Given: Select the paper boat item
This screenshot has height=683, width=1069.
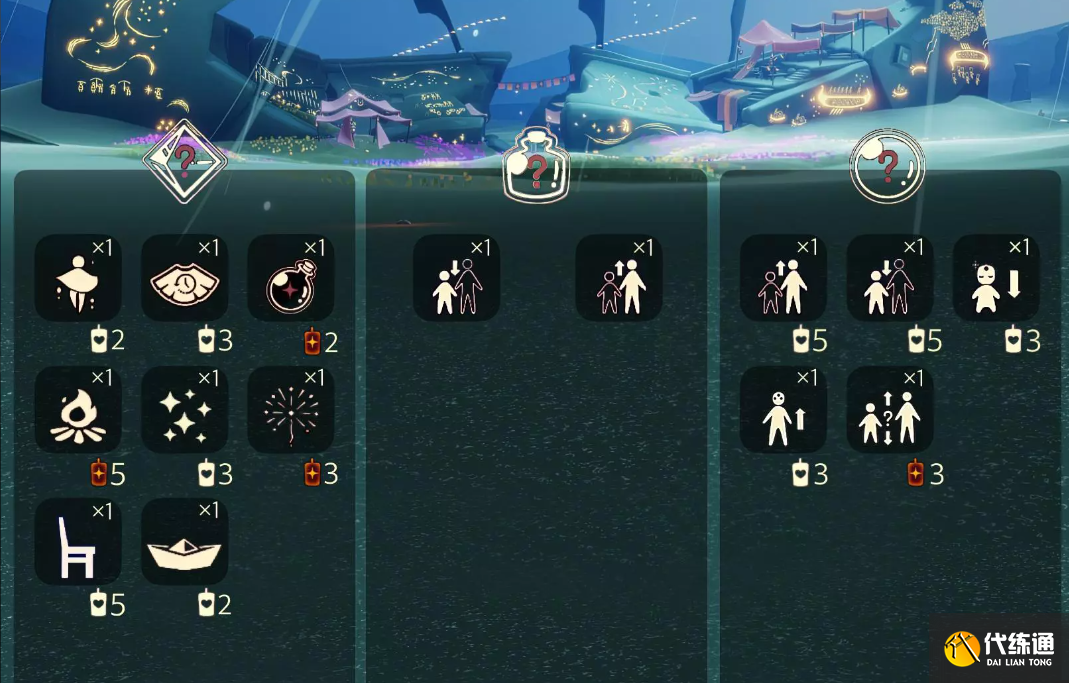Looking at the screenshot, I should click(x=184, y=541).
